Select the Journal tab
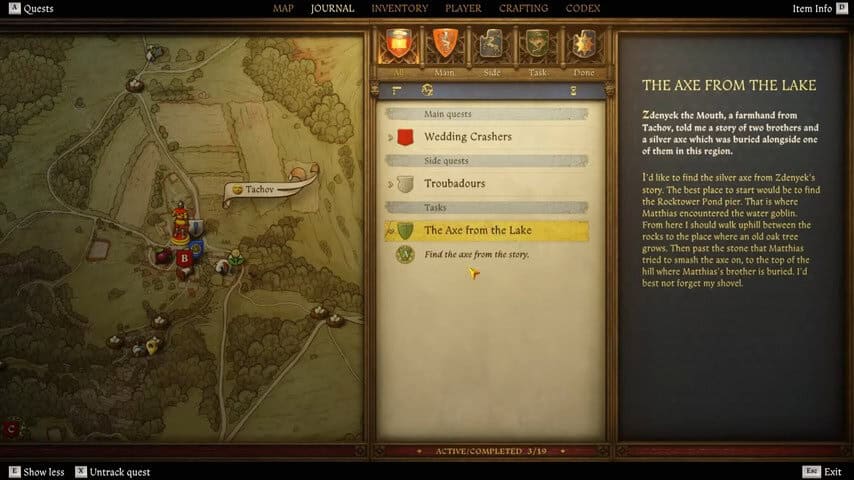Image resolution: width=854 pixels, height=480 pixels. tap(333, 9)
